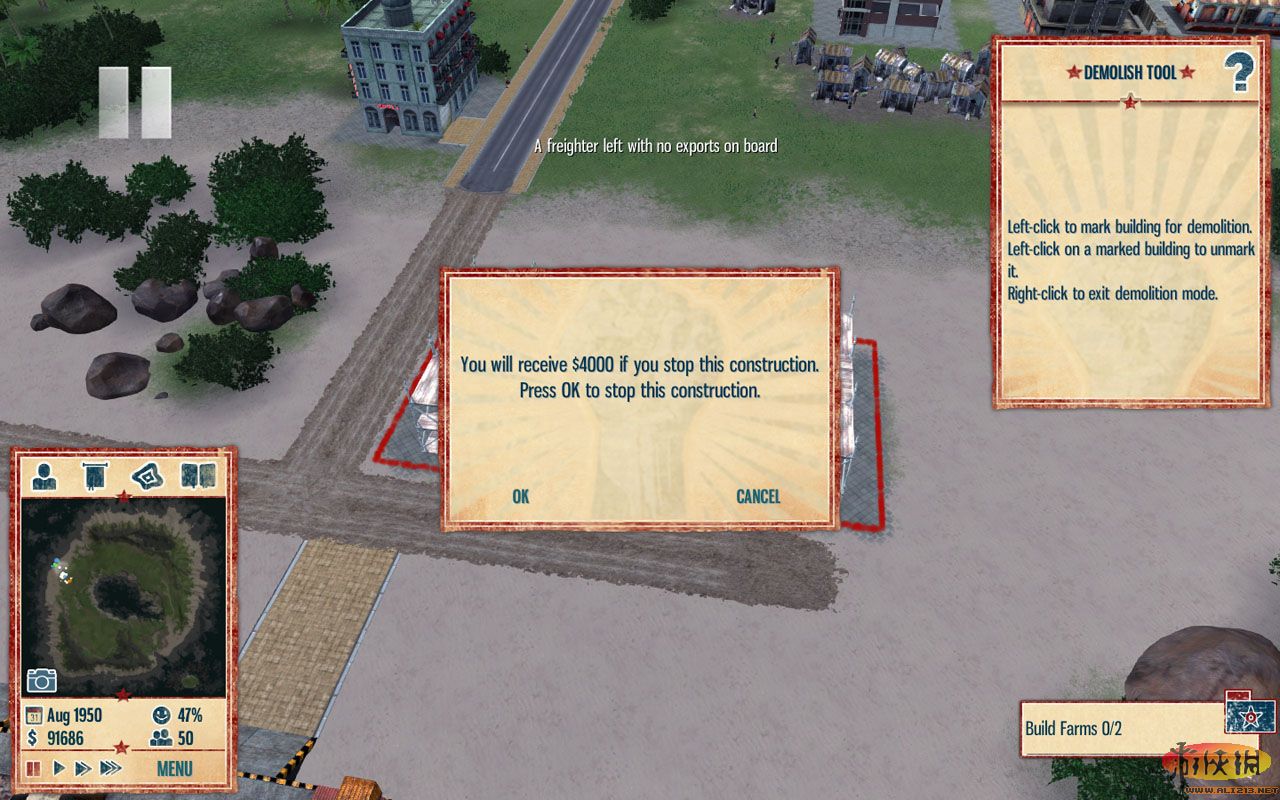Screen dimensions: 1280x800
Task: Activate the camera icon on the minimap
Action: [42, 681]
